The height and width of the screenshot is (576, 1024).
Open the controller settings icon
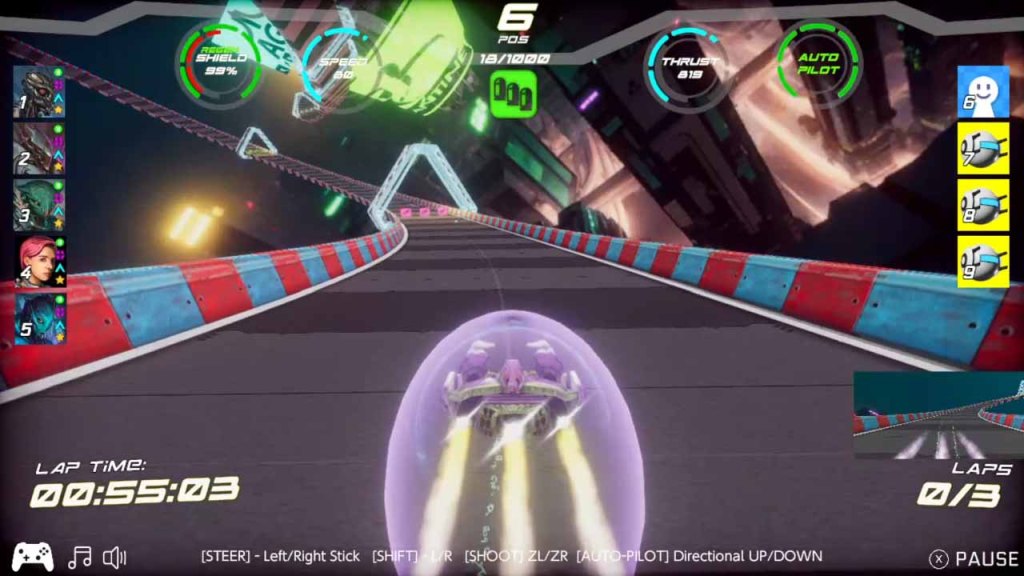(x=33, y=557)
